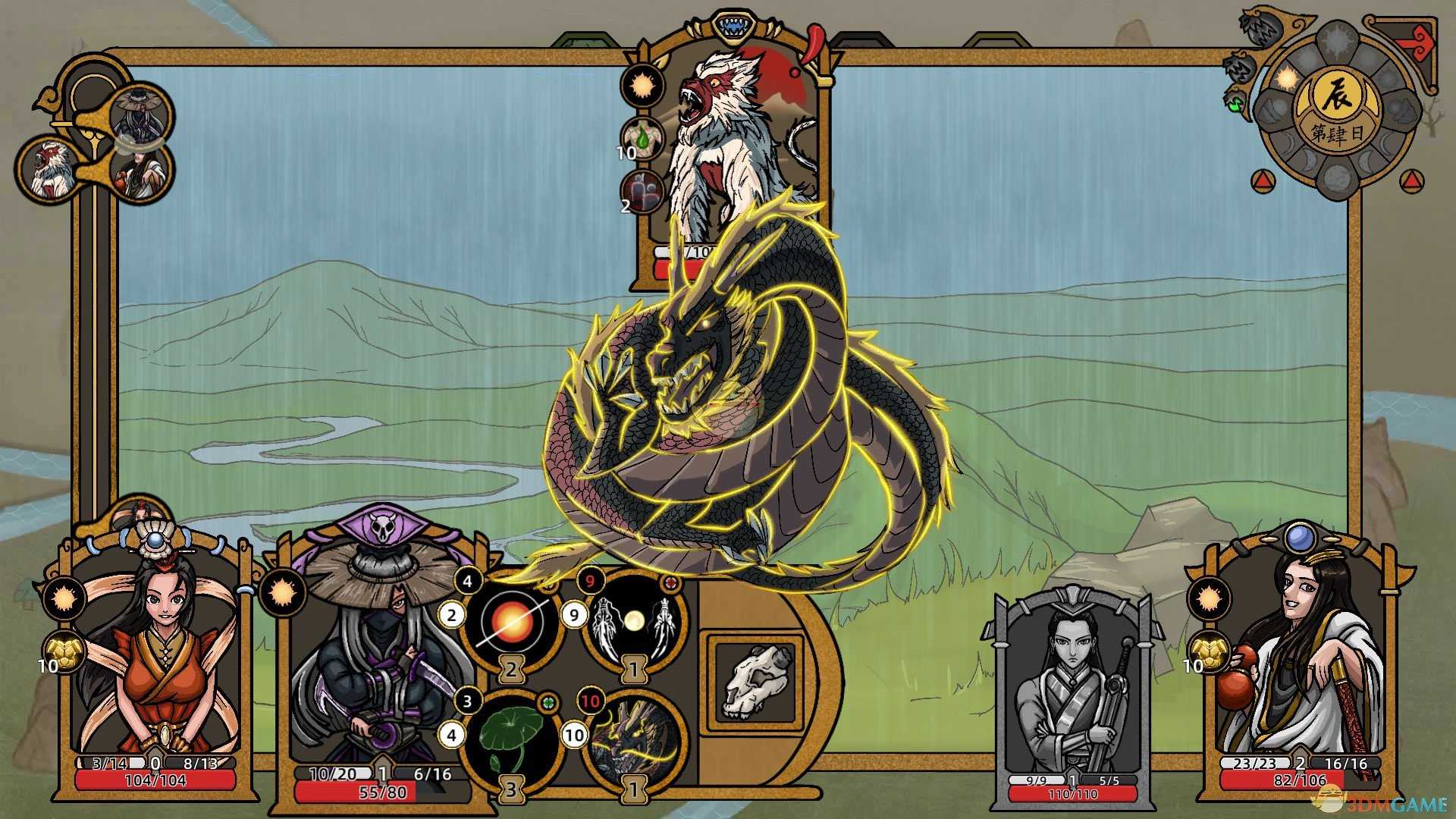Use the twin white claws moon skill
The height and width of the screenshot is (819, 1456).
[634, 622]
